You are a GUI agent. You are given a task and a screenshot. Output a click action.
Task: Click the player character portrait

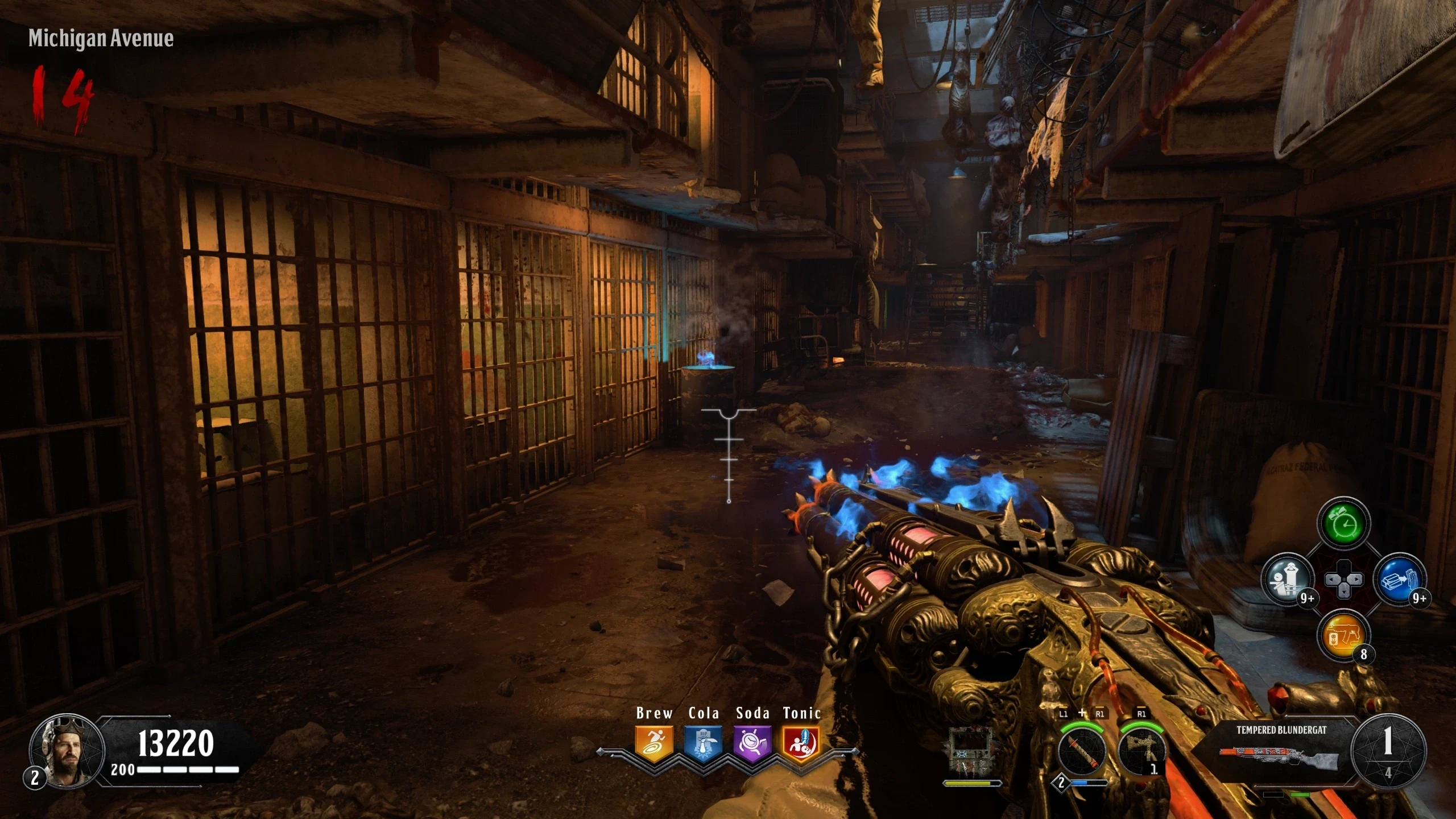tap(67, 751)
